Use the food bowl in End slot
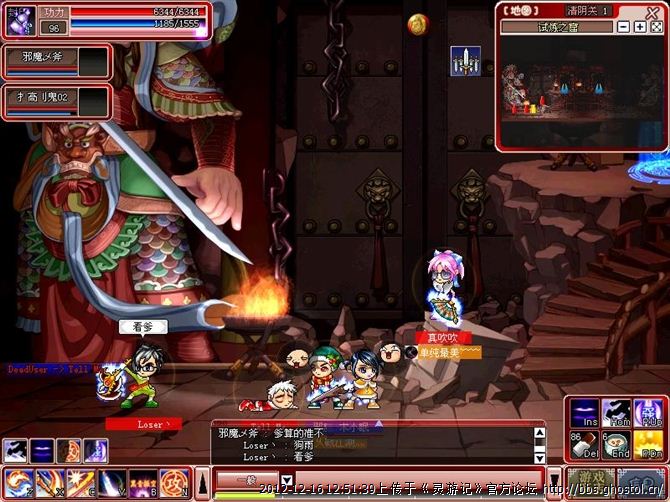 (615, 442)
